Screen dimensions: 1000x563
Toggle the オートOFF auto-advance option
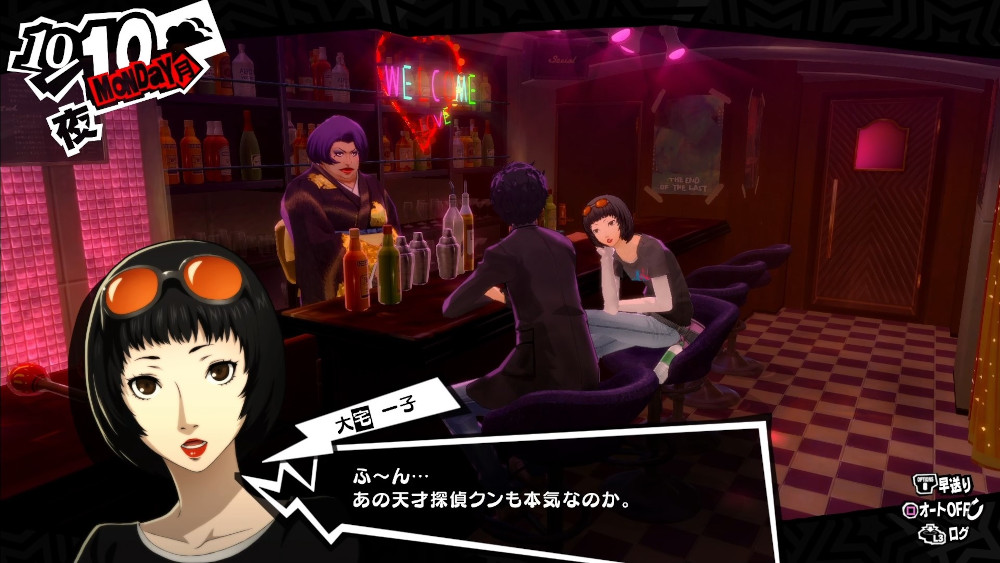click(944, 509)
